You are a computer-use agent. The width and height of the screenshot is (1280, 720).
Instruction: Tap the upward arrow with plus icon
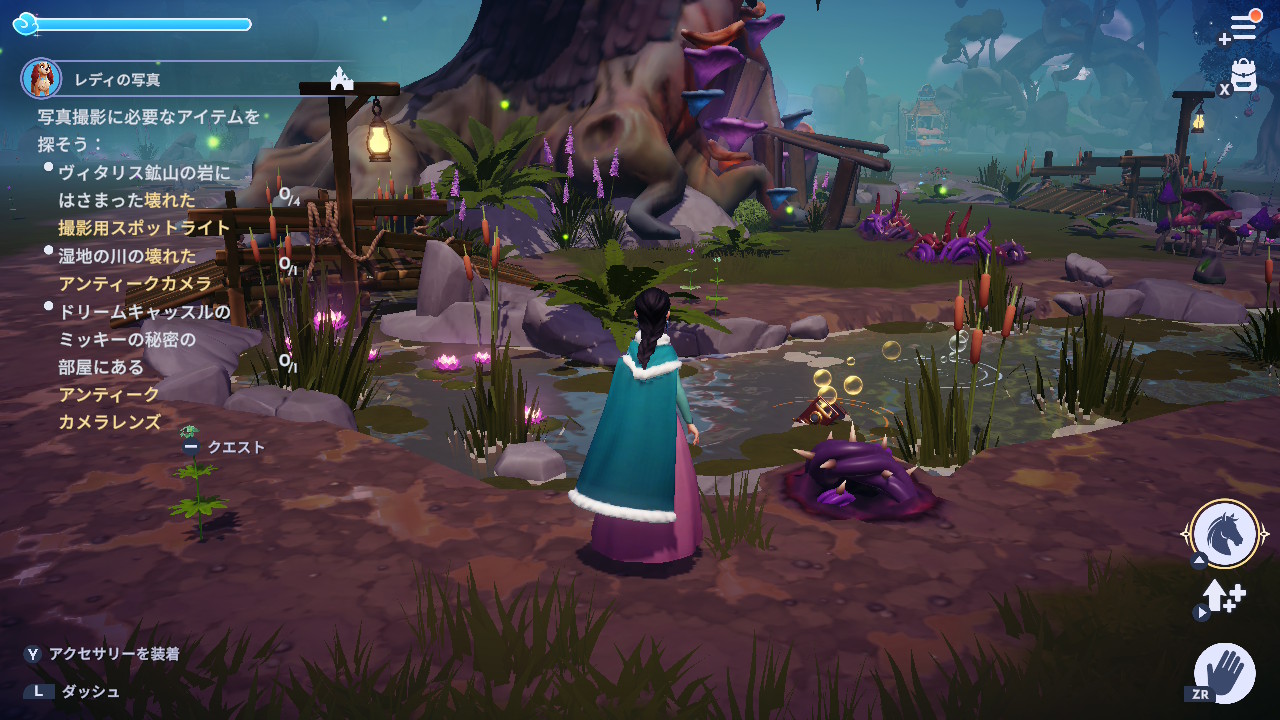pyautogui.click(x=1224, y=597)
